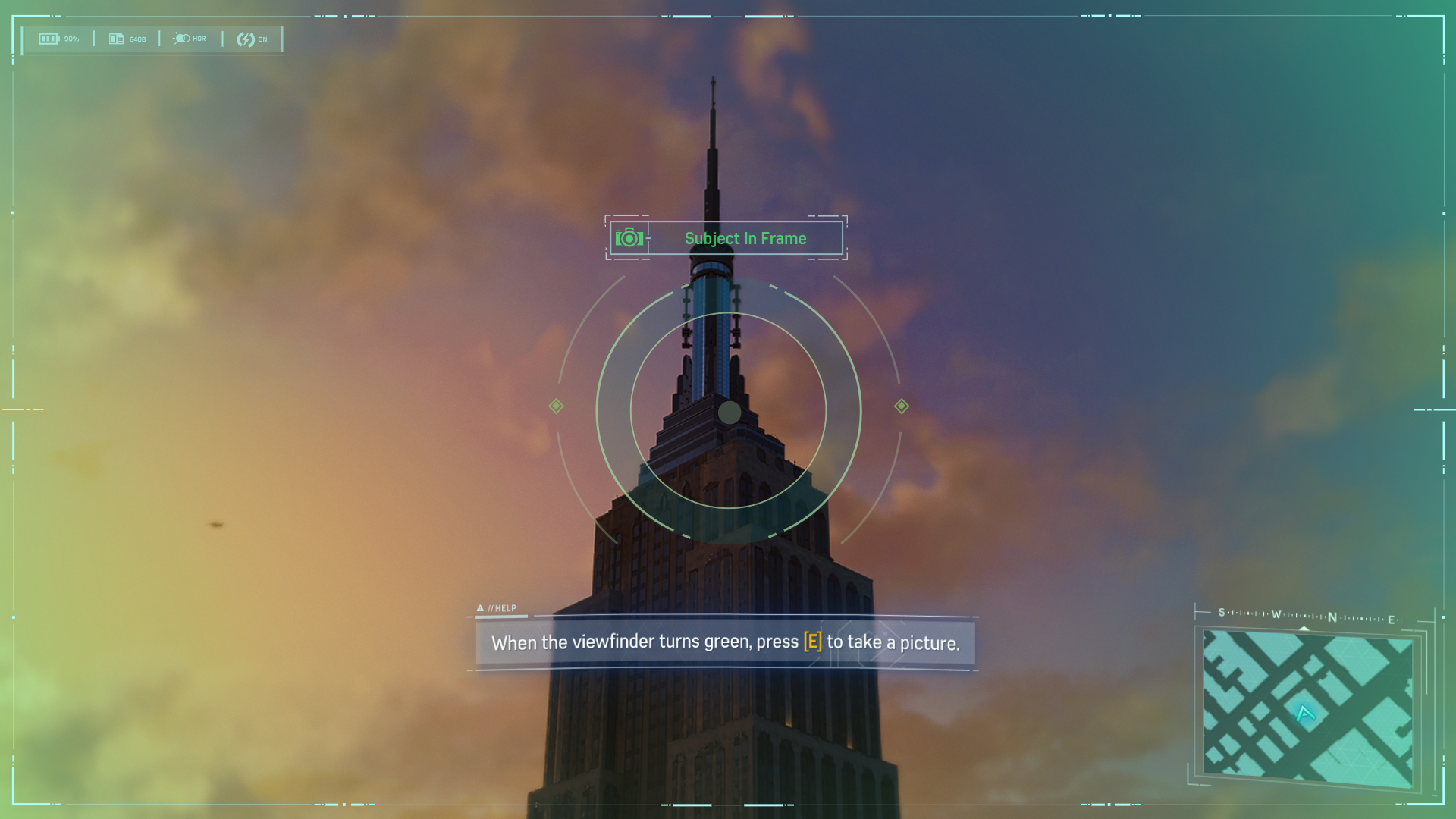Click the HDR exposure icon
The height and width of the screenshot is (819, 1456).
click(x=183, y=37)
